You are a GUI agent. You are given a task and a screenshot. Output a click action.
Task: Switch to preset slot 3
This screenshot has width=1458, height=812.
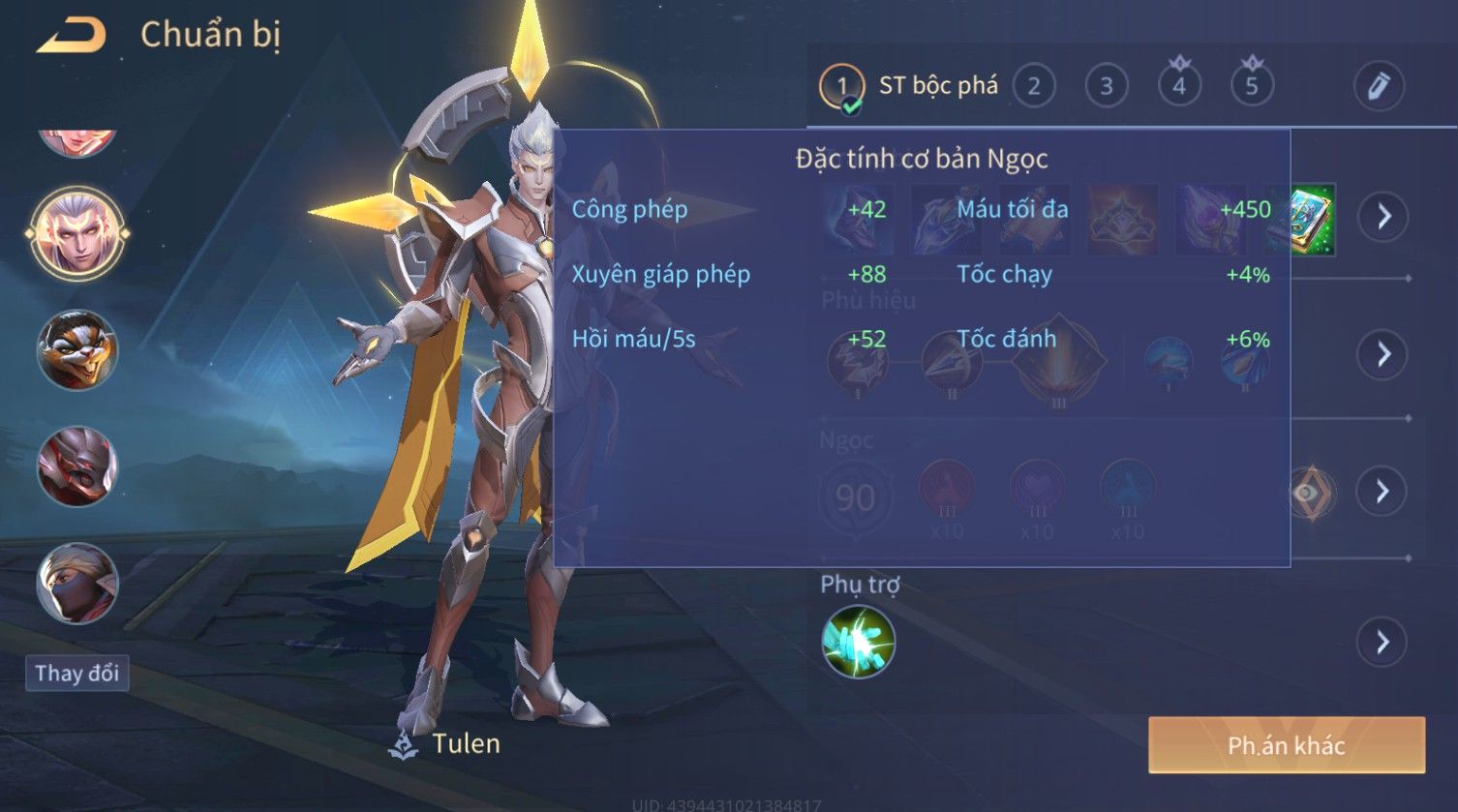point(1106,86)
